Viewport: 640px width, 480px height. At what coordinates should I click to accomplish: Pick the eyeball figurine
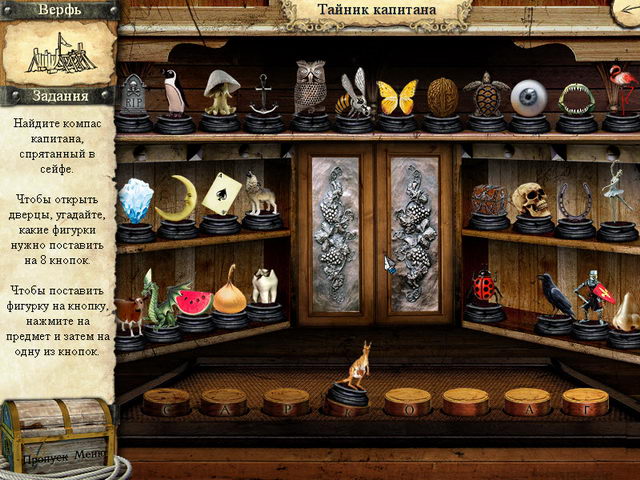click(529, 97)
